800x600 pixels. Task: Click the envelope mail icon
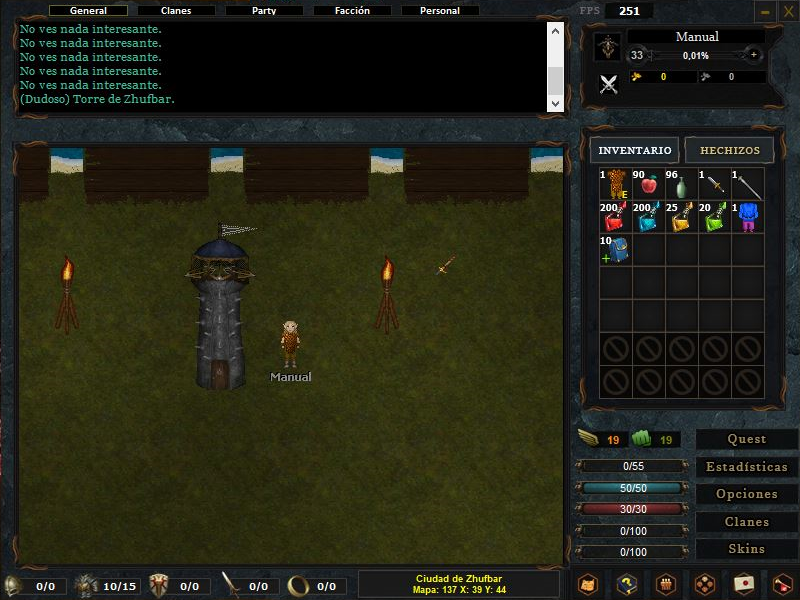742,583
